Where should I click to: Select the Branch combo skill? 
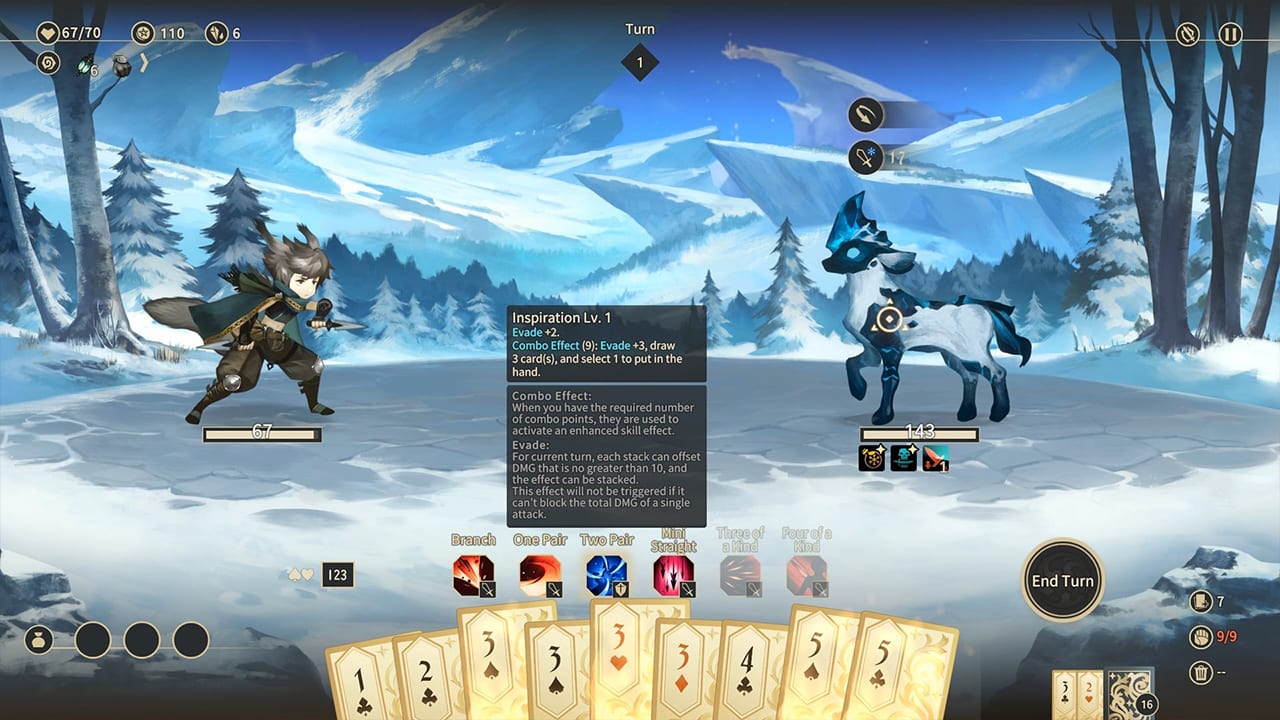click(474, 575)
